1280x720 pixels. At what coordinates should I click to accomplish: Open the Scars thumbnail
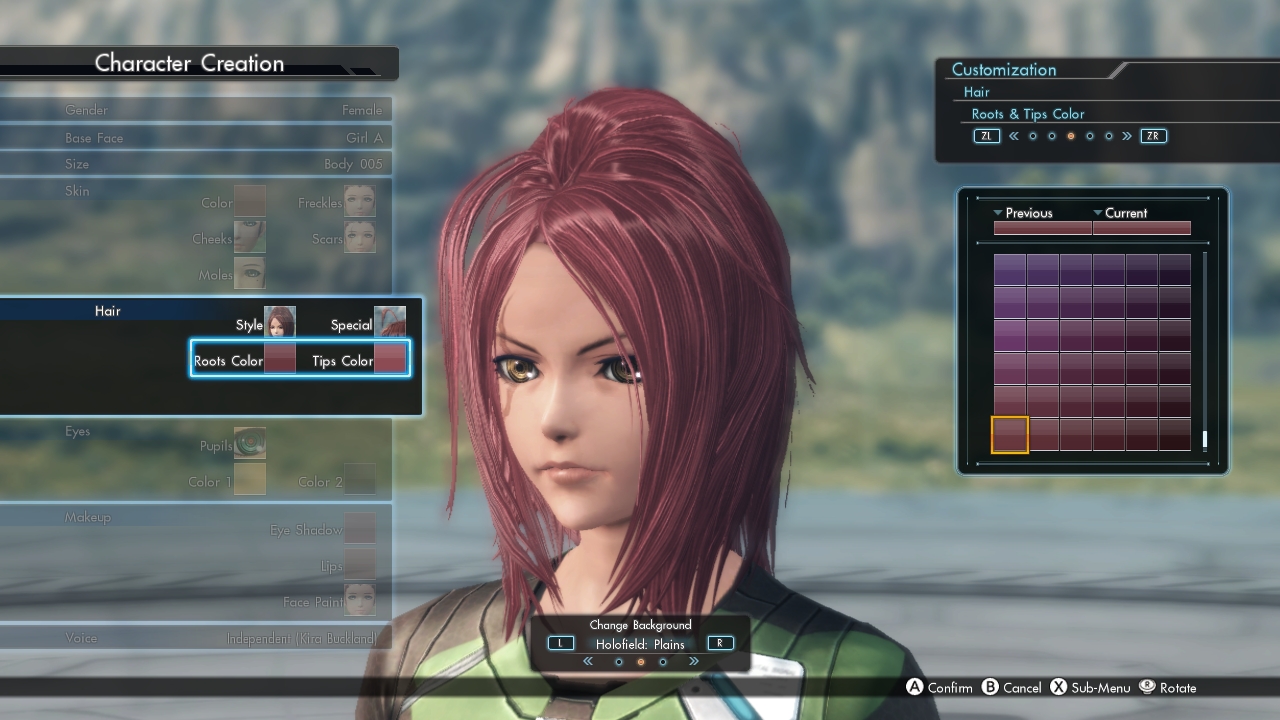(360, 237)
